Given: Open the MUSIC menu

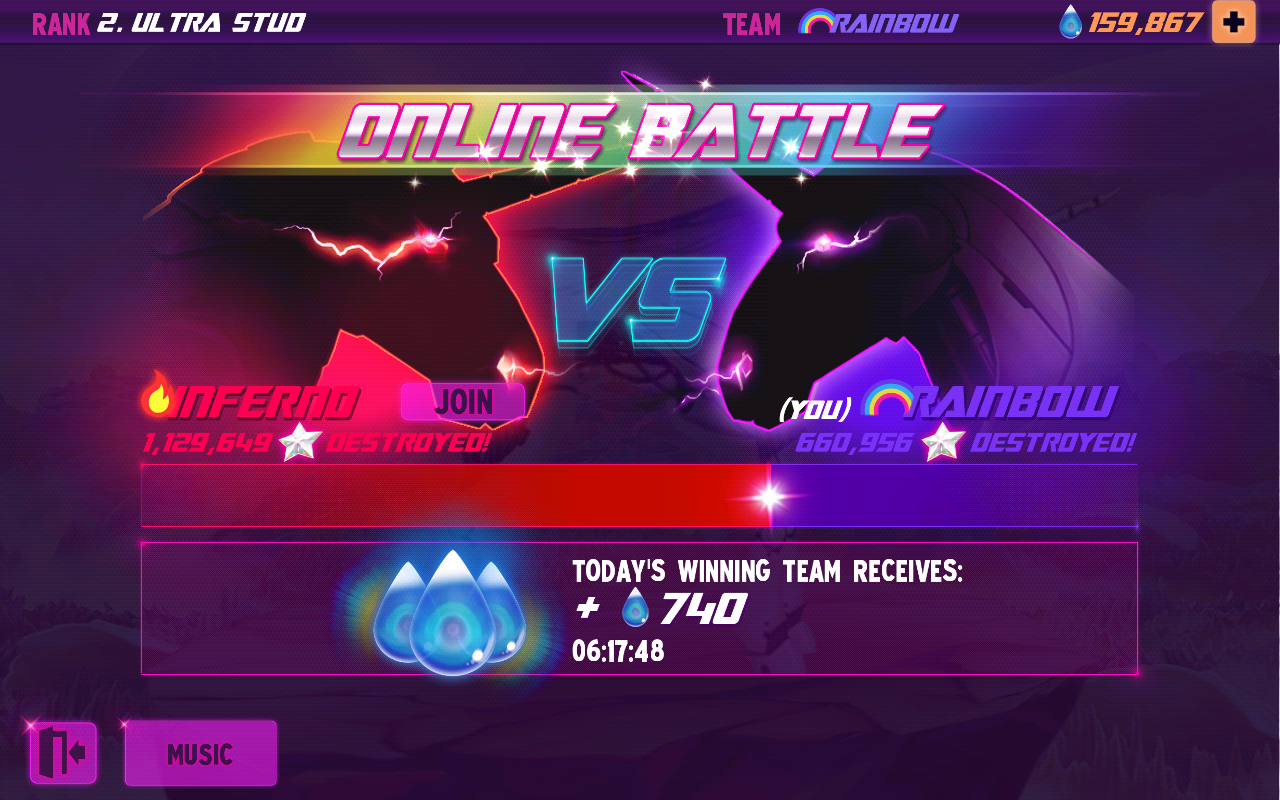Looking at the screenshot, I should pyautogui.click(x=200, y=753).
